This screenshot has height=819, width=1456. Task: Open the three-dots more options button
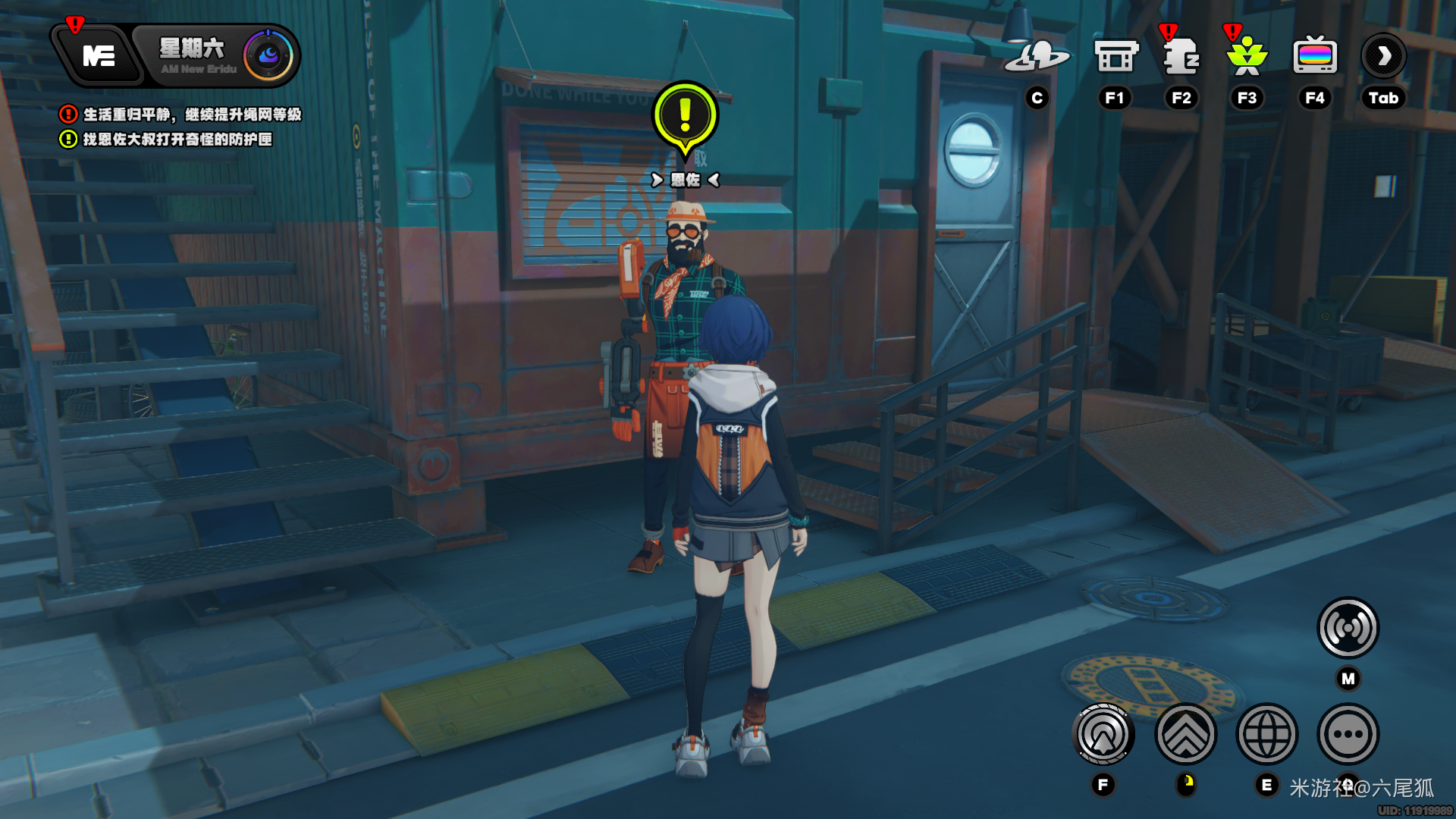pos(1348,734)
